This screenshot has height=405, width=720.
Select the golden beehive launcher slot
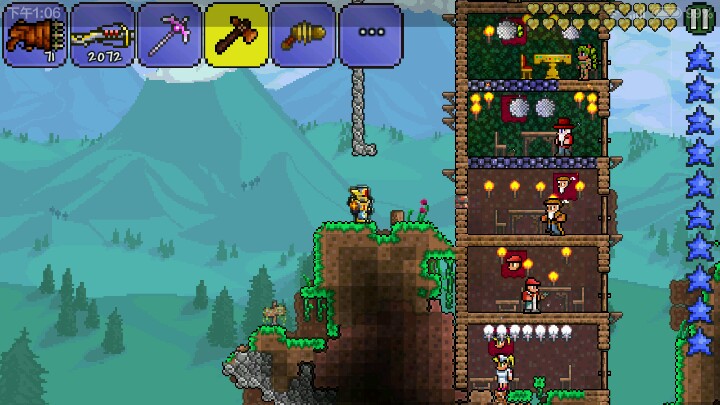click(303, 35)
